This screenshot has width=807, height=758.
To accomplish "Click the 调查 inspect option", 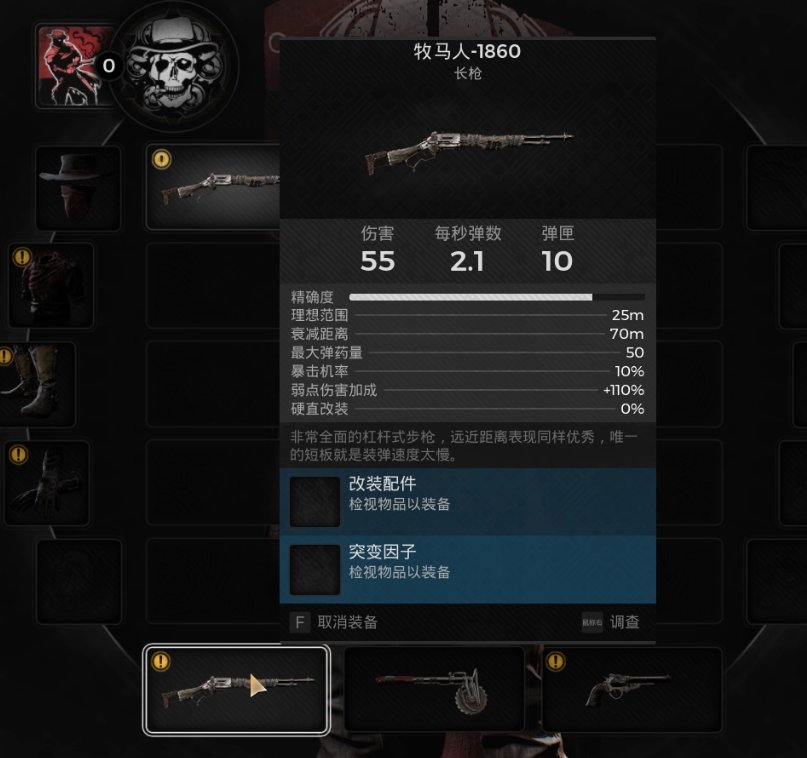I will pyautogui.click(x=611, y=622).
